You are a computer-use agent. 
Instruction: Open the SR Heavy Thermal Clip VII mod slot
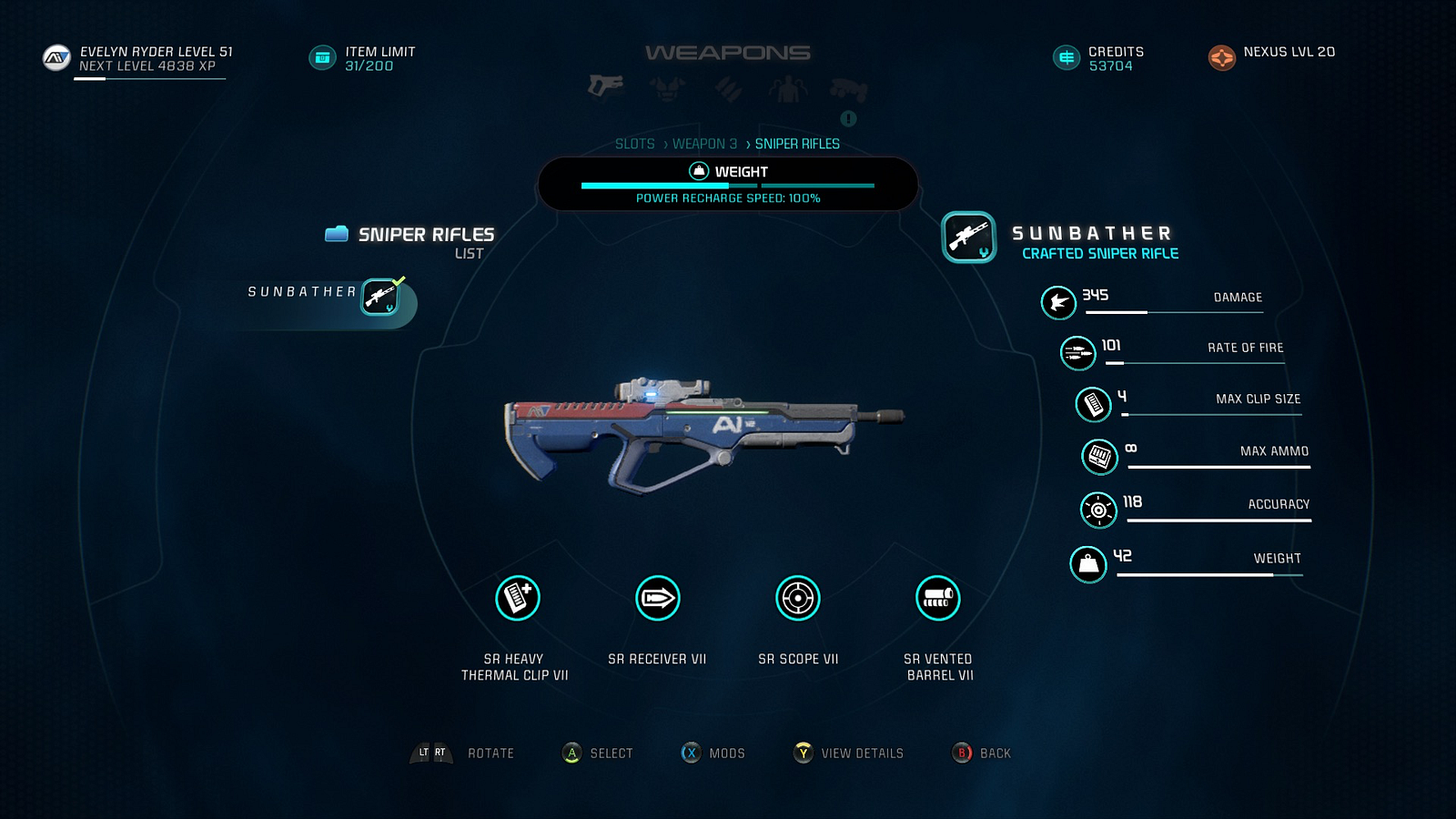tap(518, 599)
